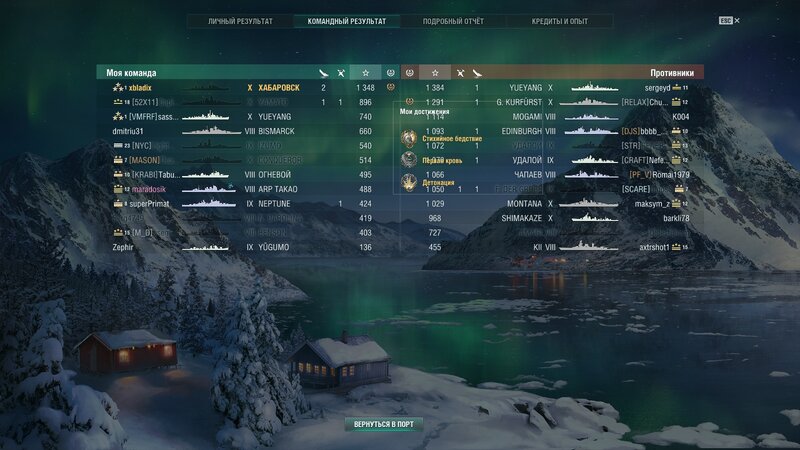Show the Кредиты и опыт tab
800x450 pixels.
558,21
